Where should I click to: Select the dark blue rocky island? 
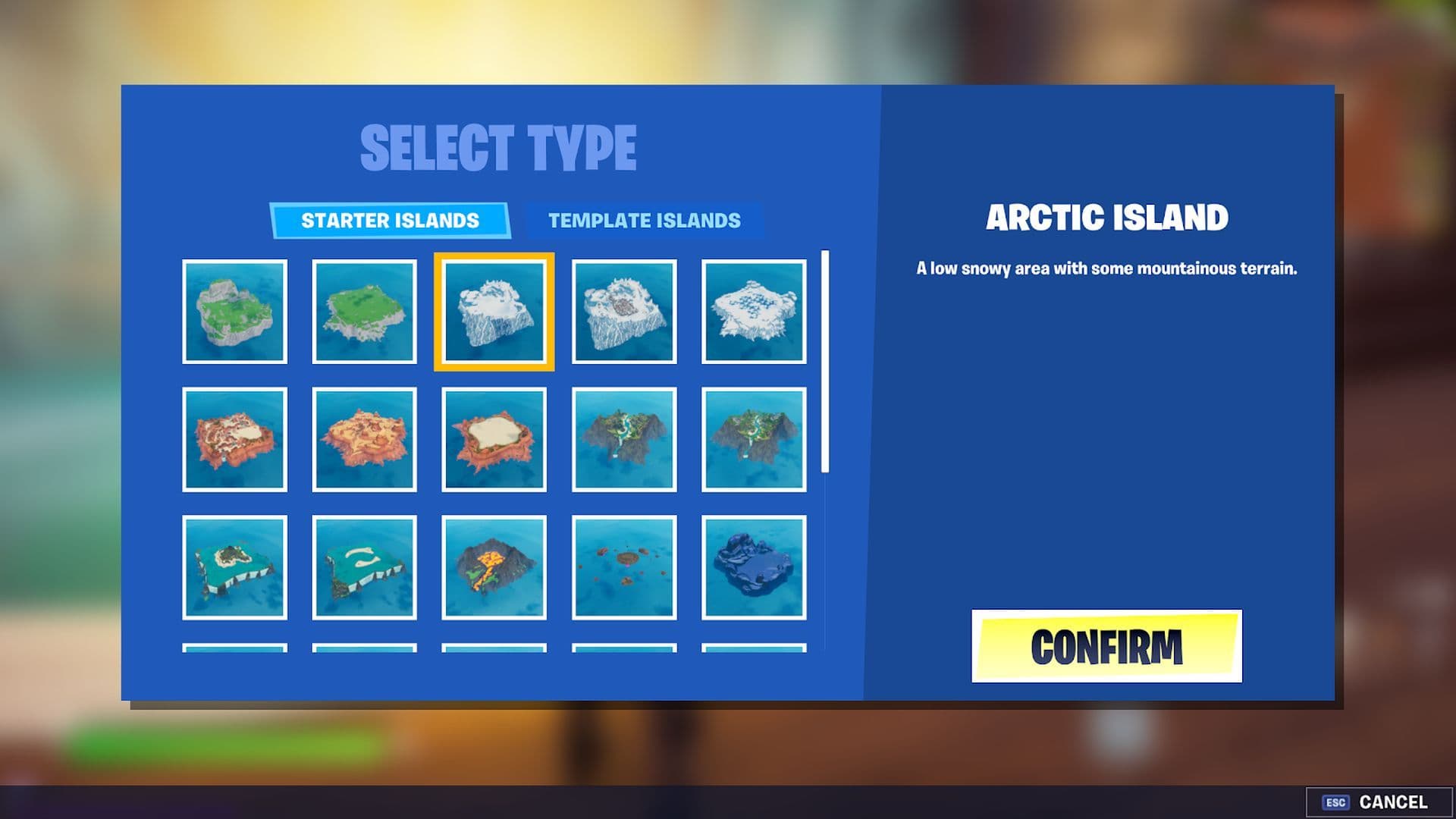(x=754, y=567)
